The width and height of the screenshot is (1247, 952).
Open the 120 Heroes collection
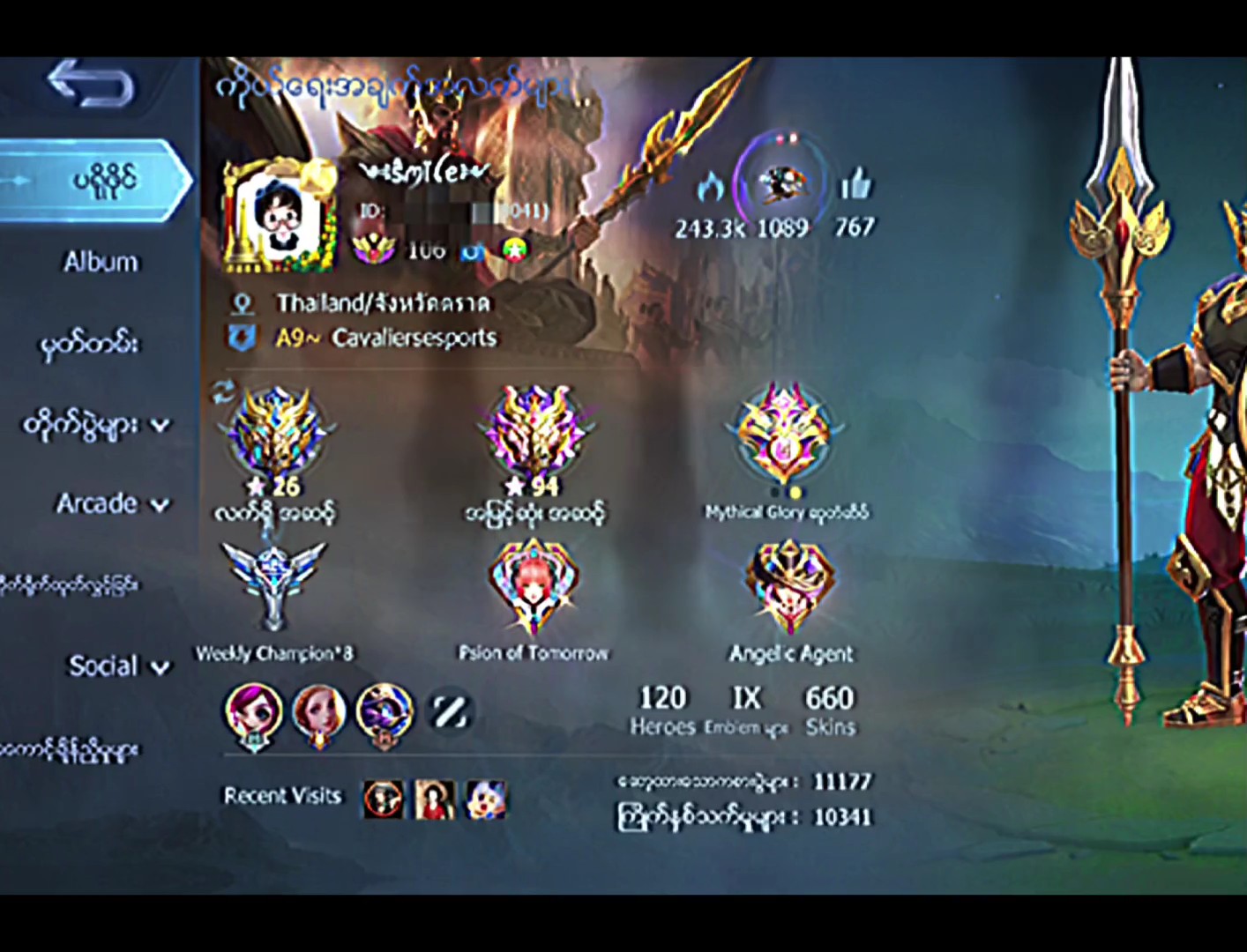click(x=662, y=710)
